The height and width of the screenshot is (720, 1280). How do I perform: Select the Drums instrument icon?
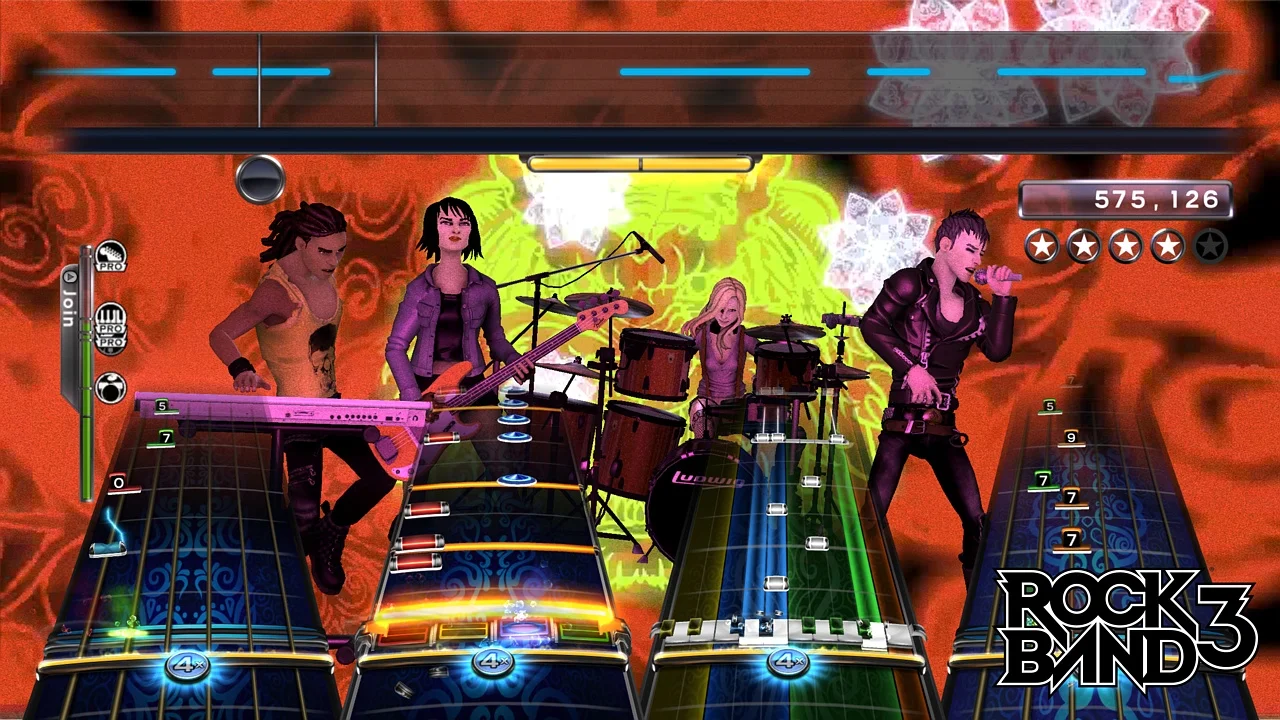110,385
